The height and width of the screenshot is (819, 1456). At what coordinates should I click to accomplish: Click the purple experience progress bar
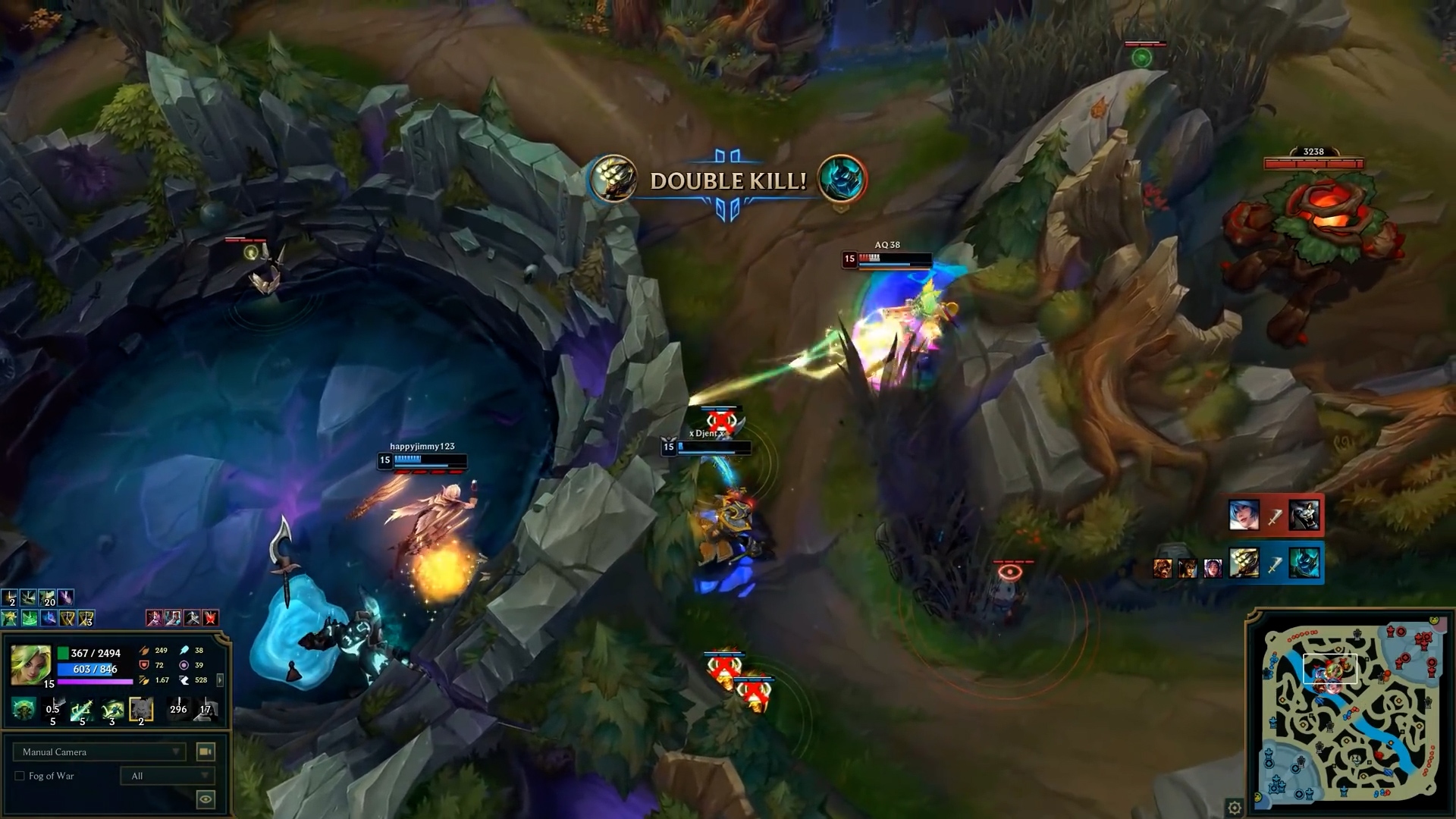tap(93, 681)
